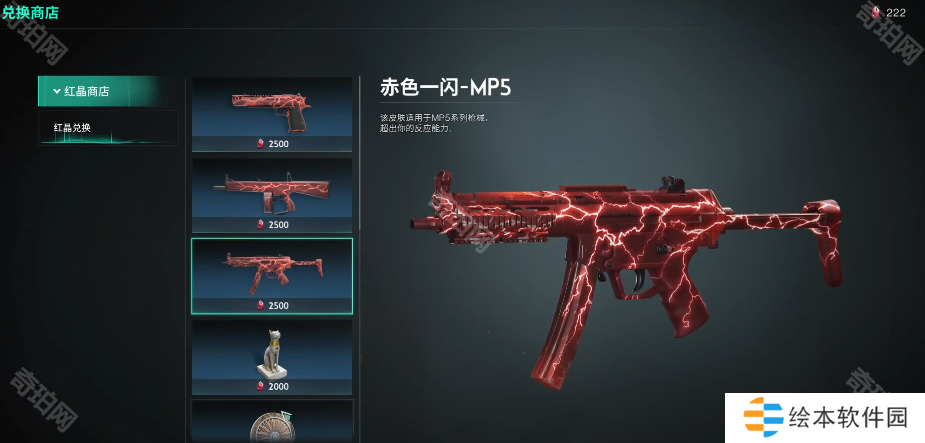Select the round medallion item at list bottom
The width and height of the screenshot is (925, 443).
tap(272, 424)
